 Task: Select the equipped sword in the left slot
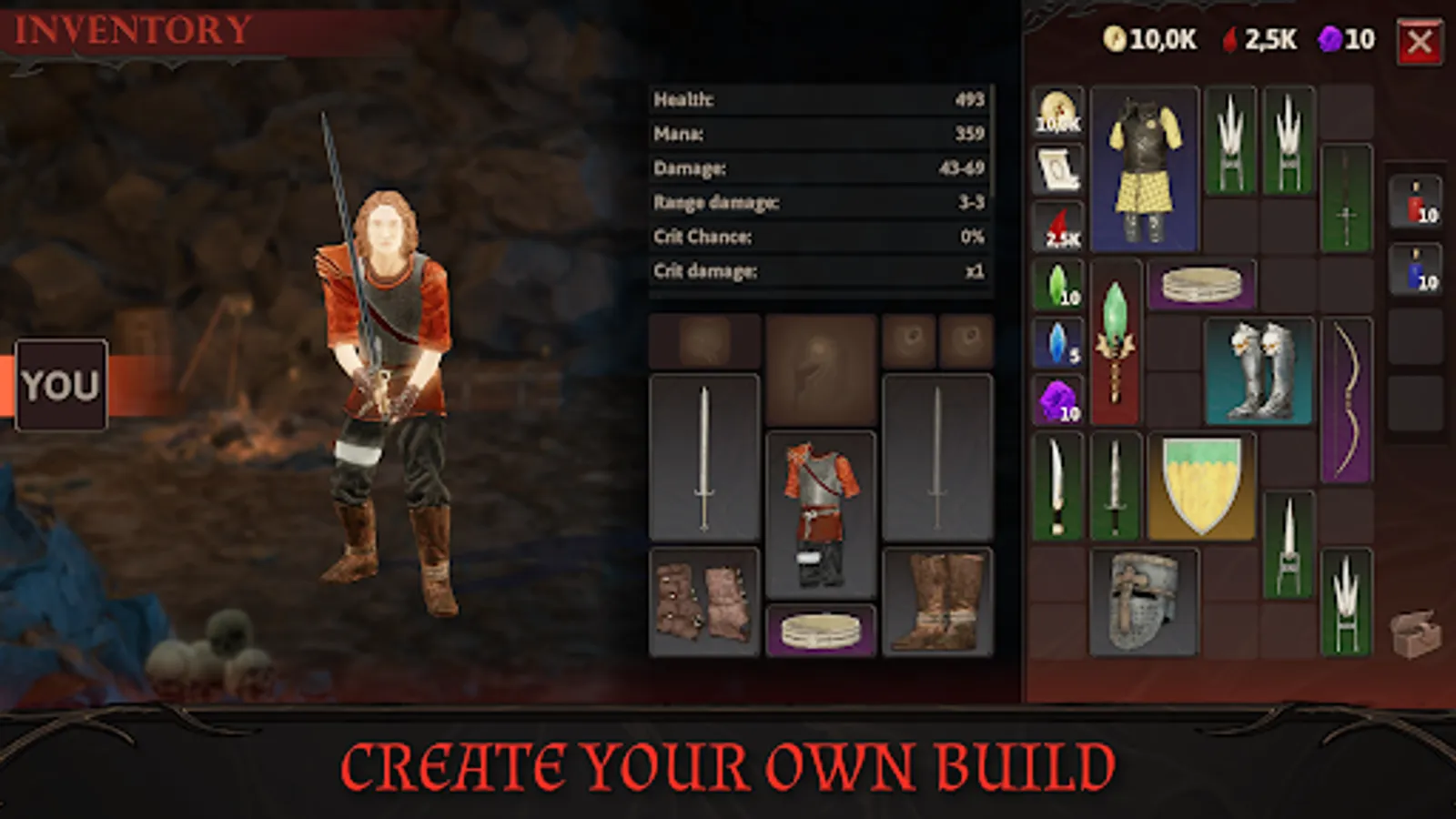coord(703,455)
